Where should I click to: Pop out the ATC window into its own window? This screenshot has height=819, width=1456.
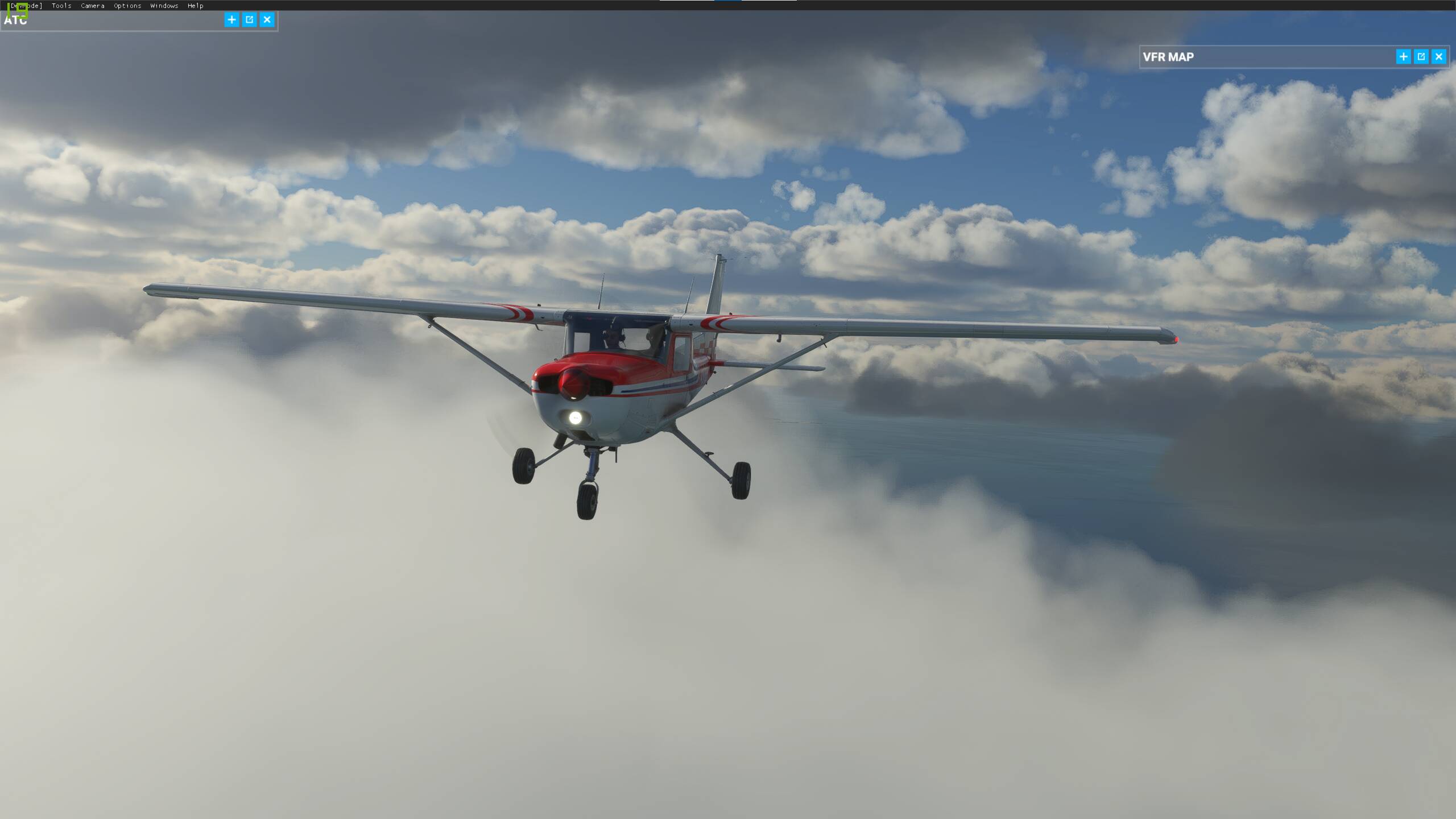pos(249,19)
